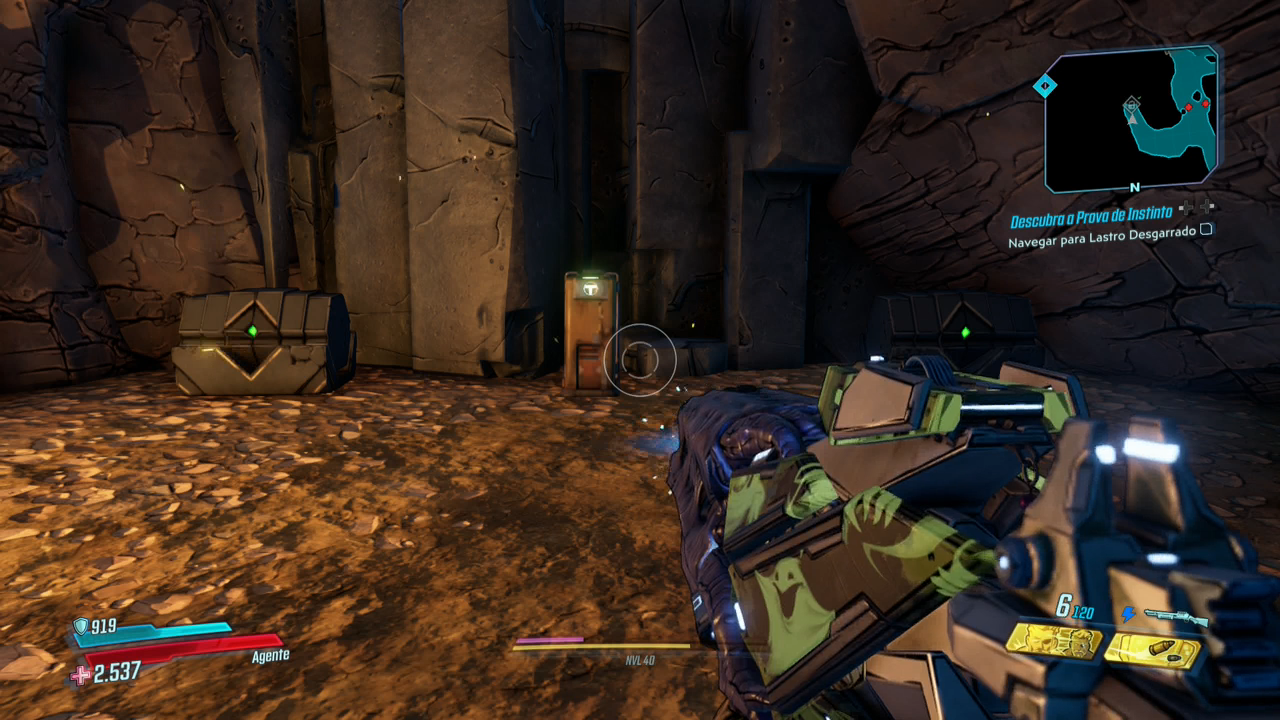Viewport: 1280px width, 720px height.
Task: Click the red health cross icon
Action: (80, 675)
